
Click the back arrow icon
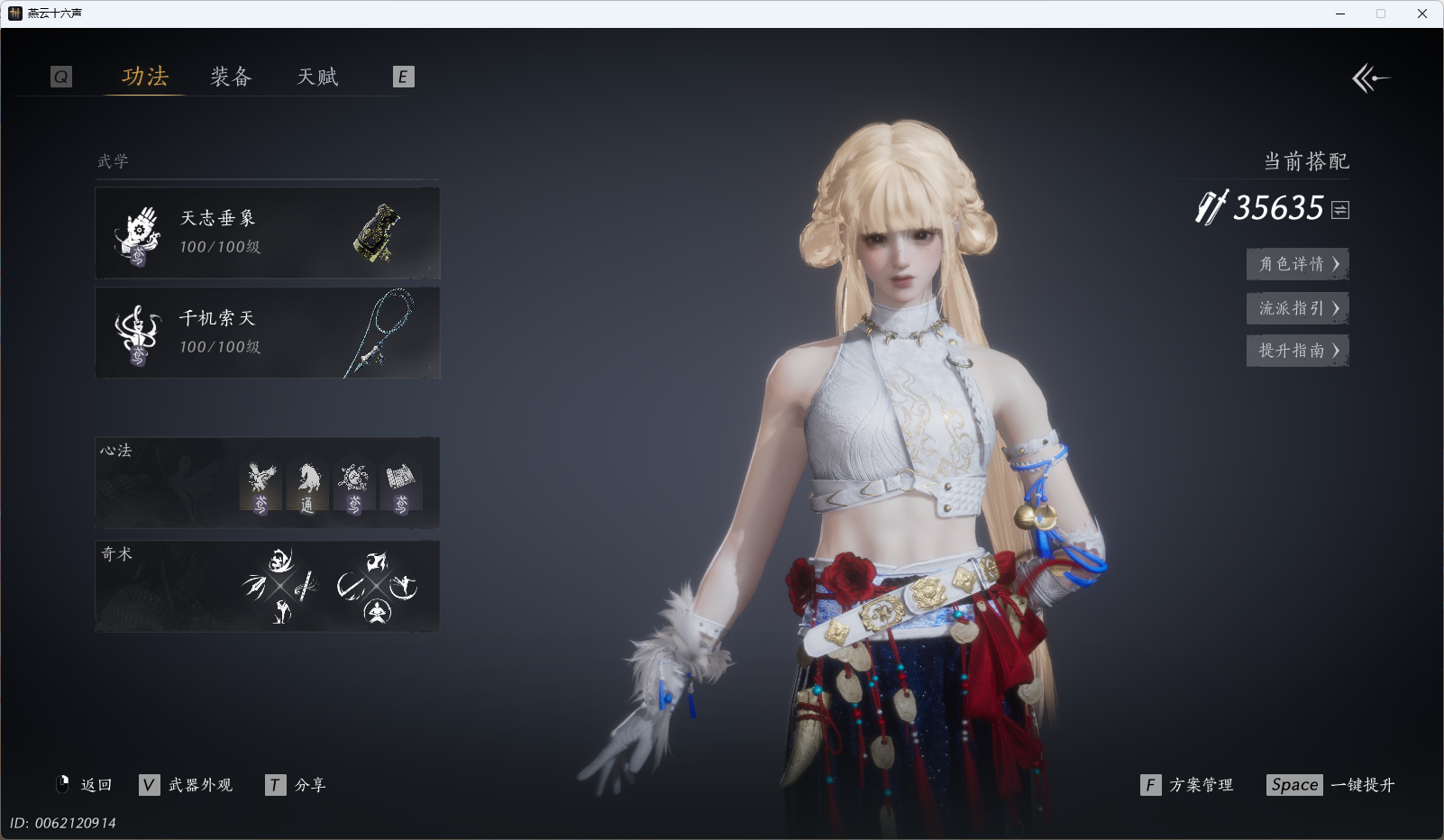pos(1370,78)
